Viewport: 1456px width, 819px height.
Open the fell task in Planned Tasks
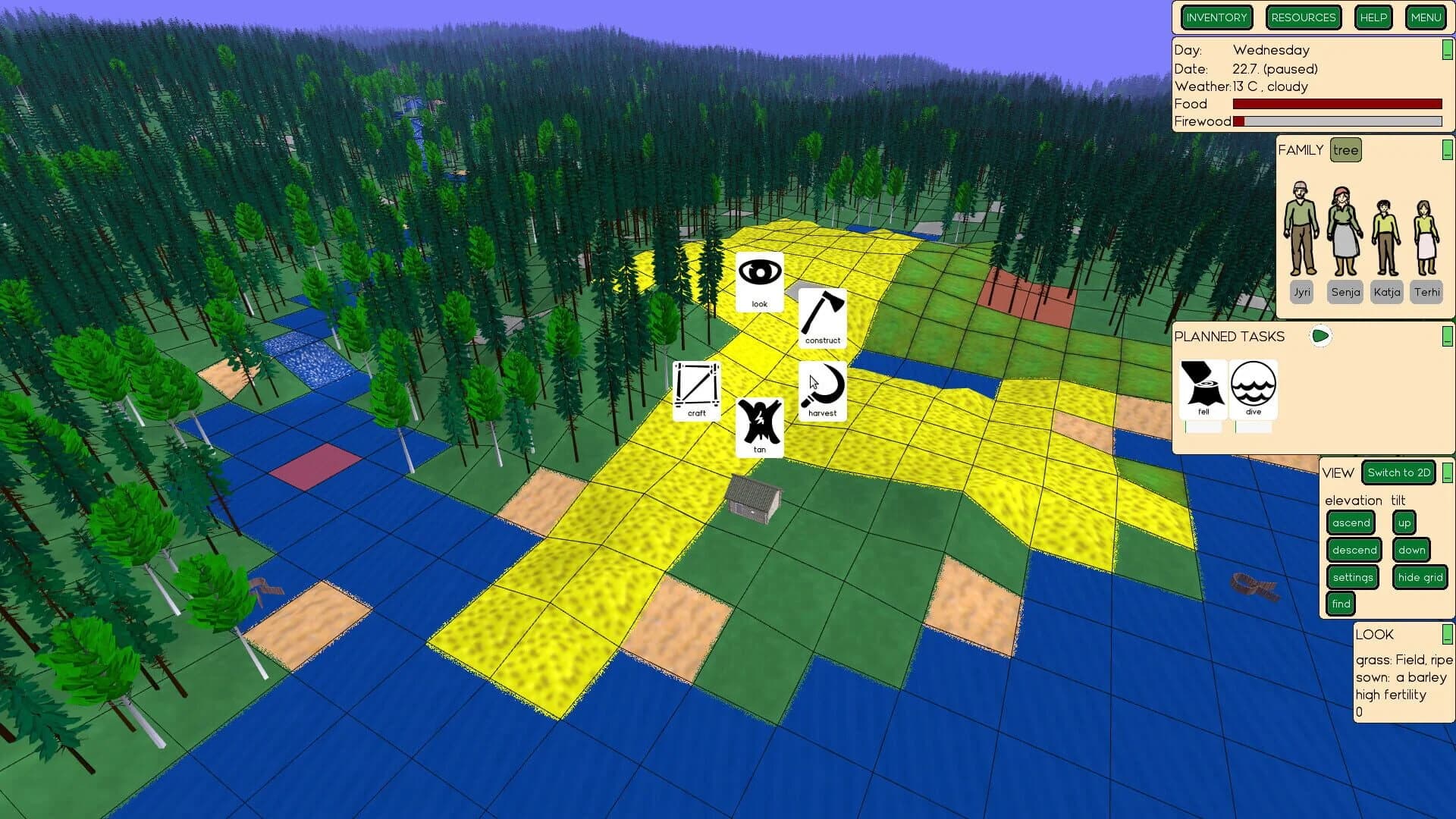tap(1203, 387)
